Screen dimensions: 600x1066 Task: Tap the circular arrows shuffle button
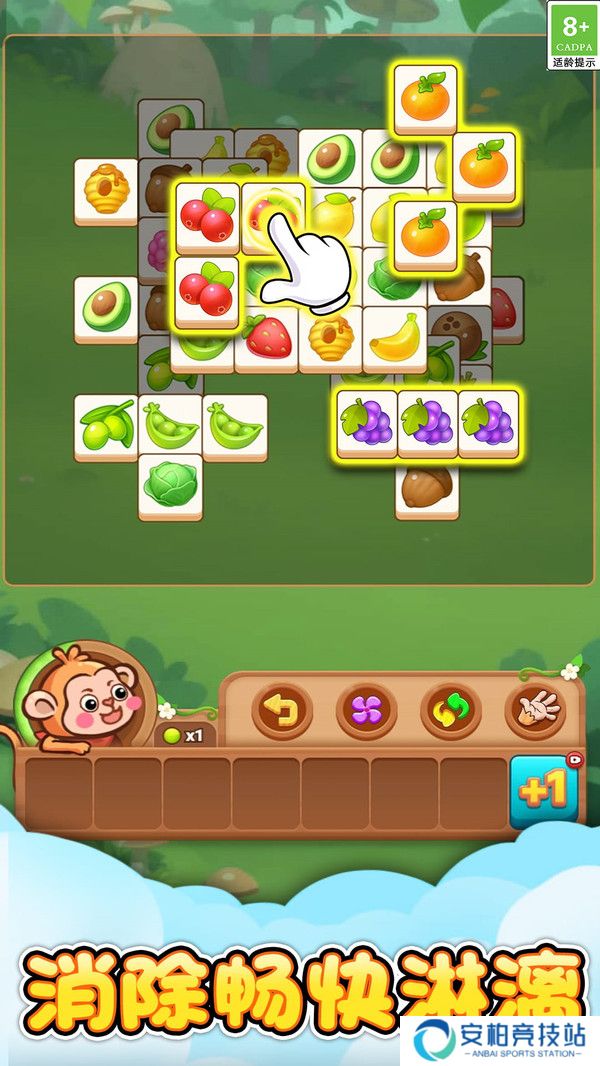click(x=451, y=711)
